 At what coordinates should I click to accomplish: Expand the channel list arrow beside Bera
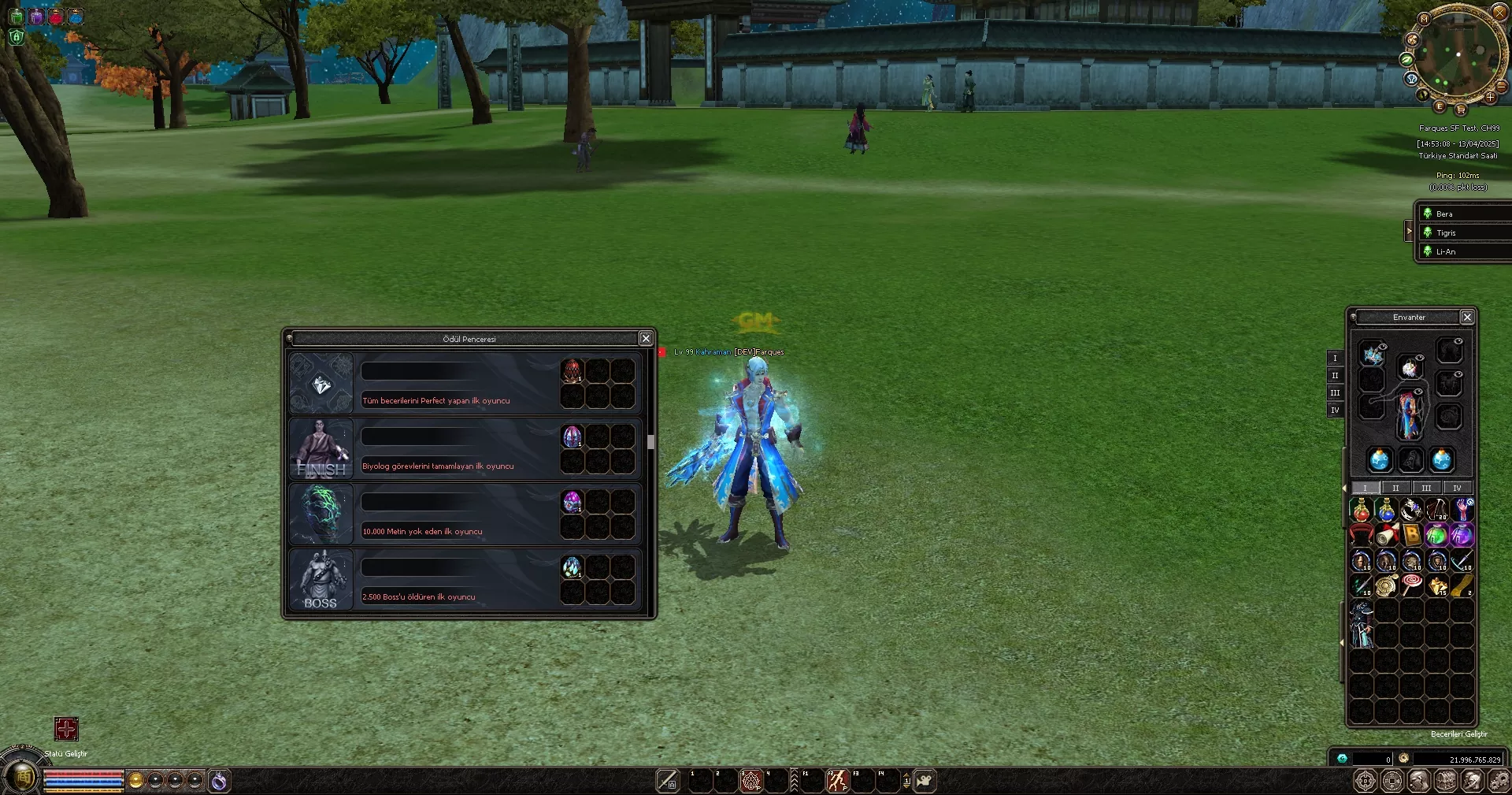coord(1410,231)
